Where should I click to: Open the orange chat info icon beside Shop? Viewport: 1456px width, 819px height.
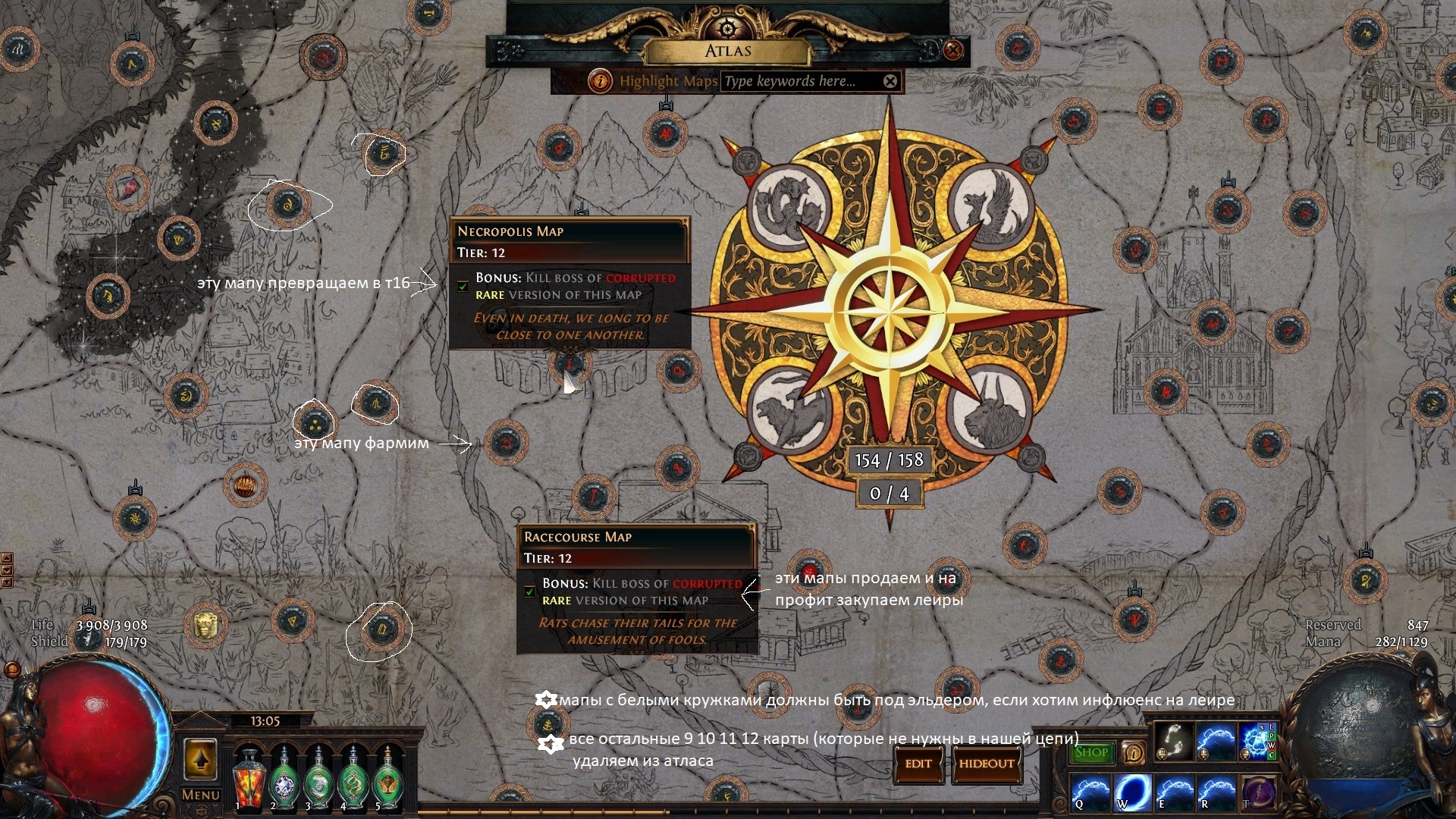click(x=1133, y=752)
